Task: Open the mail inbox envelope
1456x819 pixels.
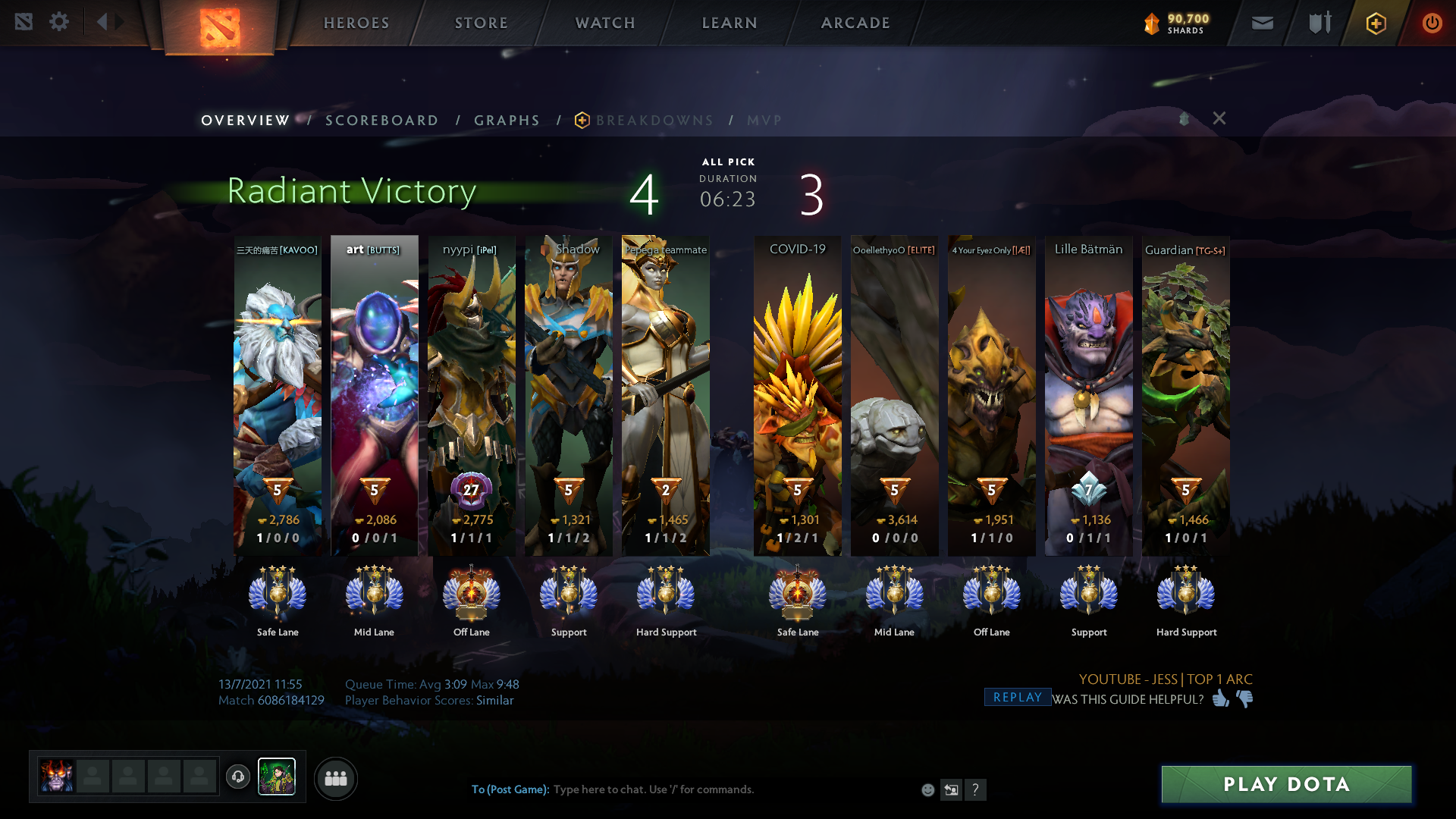Action: coord(1262,24)
